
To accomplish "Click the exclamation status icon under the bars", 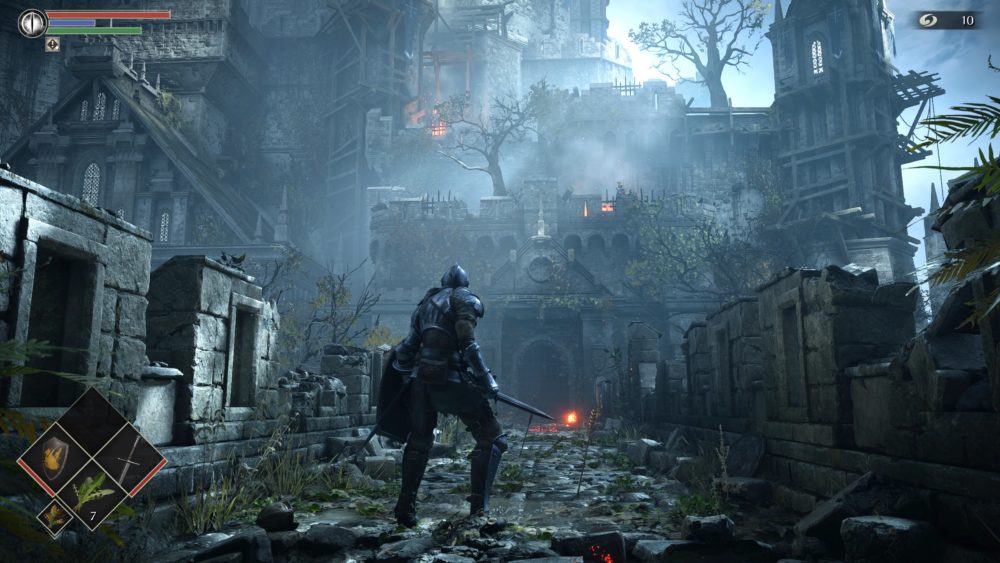I will (x=52, y=44).
